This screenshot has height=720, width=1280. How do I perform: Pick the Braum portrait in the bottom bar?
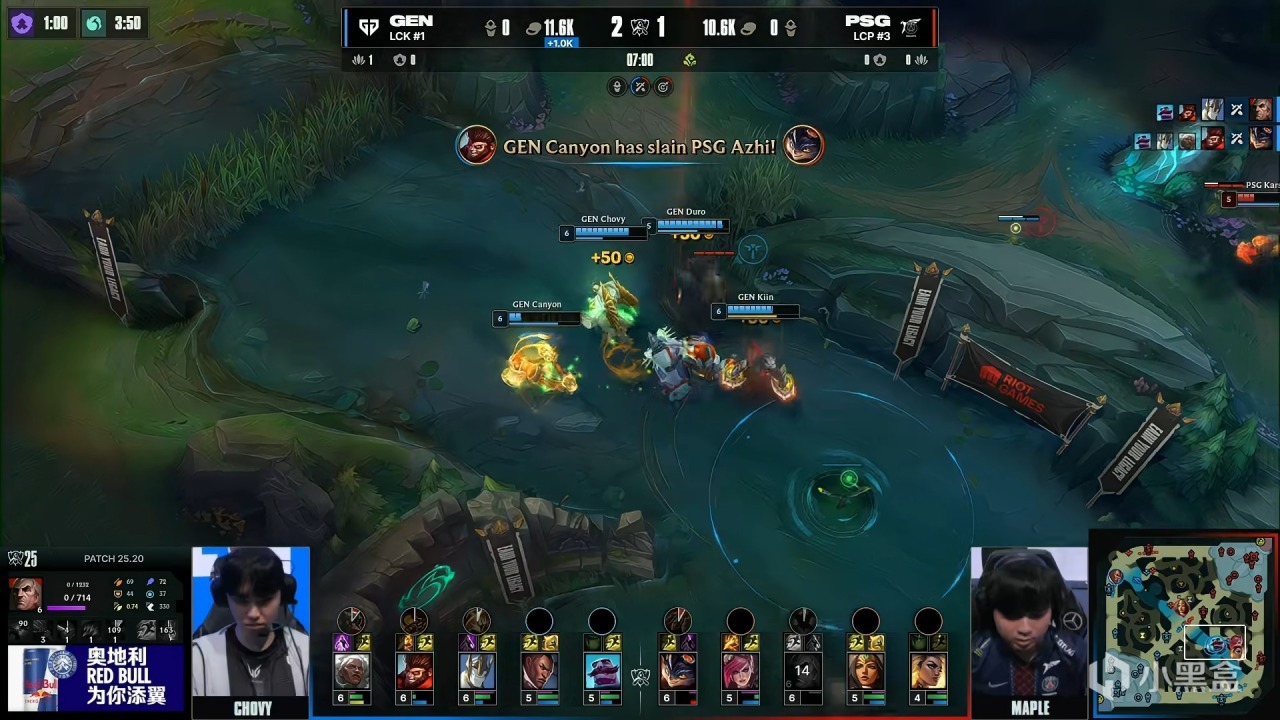[602, 671]
